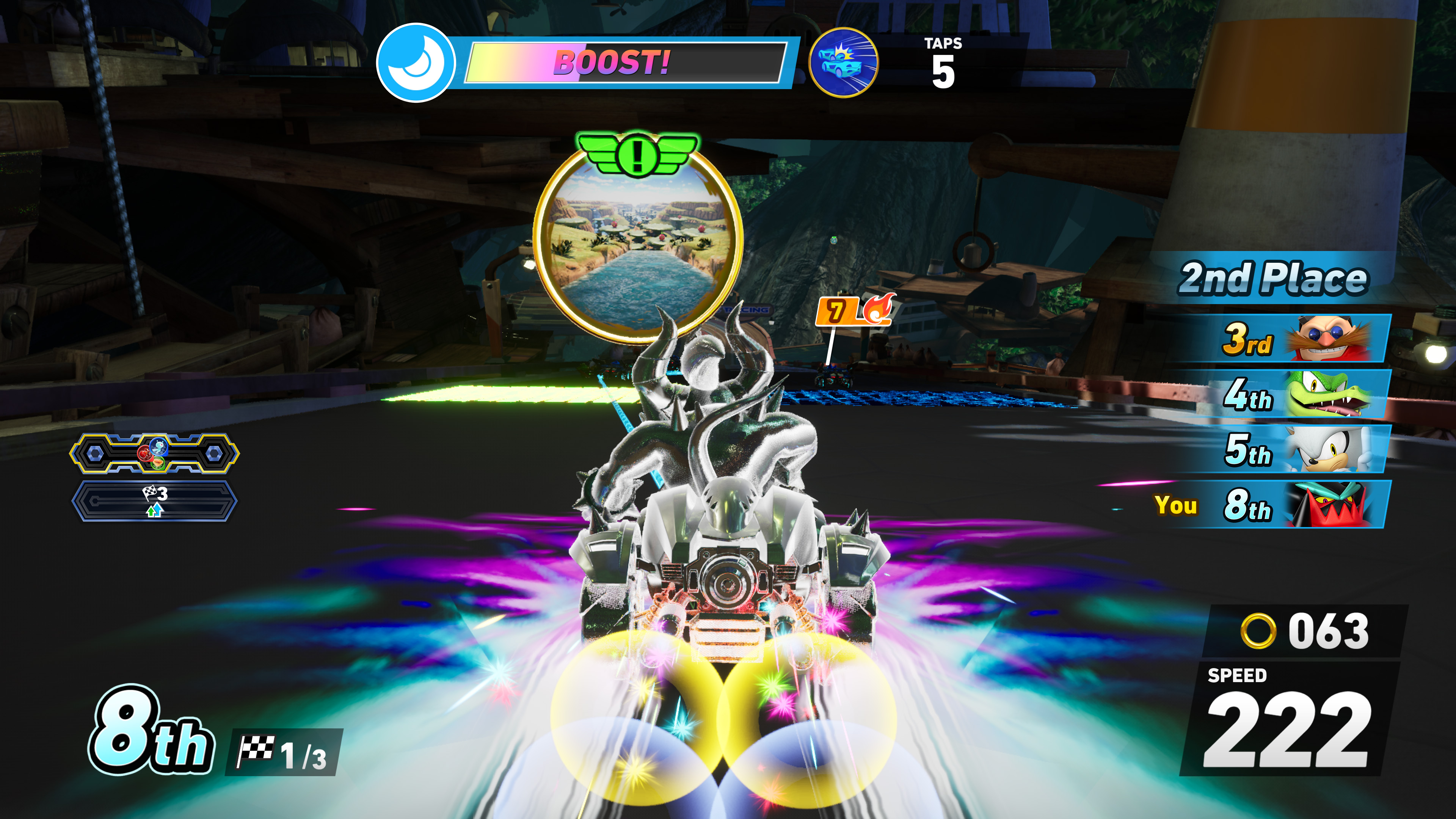The image size is (1456, 819).
Task: Click the blue Cyan Wisp item icon
Action: tap(159, 448)
